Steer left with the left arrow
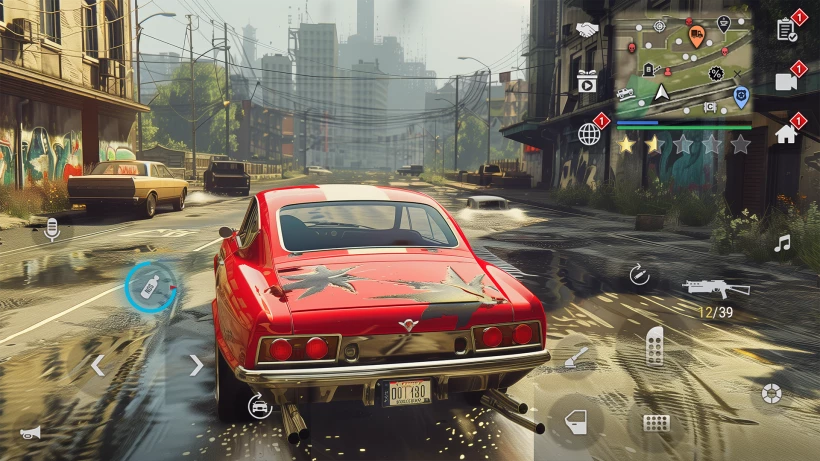 [x=97, y=365]
